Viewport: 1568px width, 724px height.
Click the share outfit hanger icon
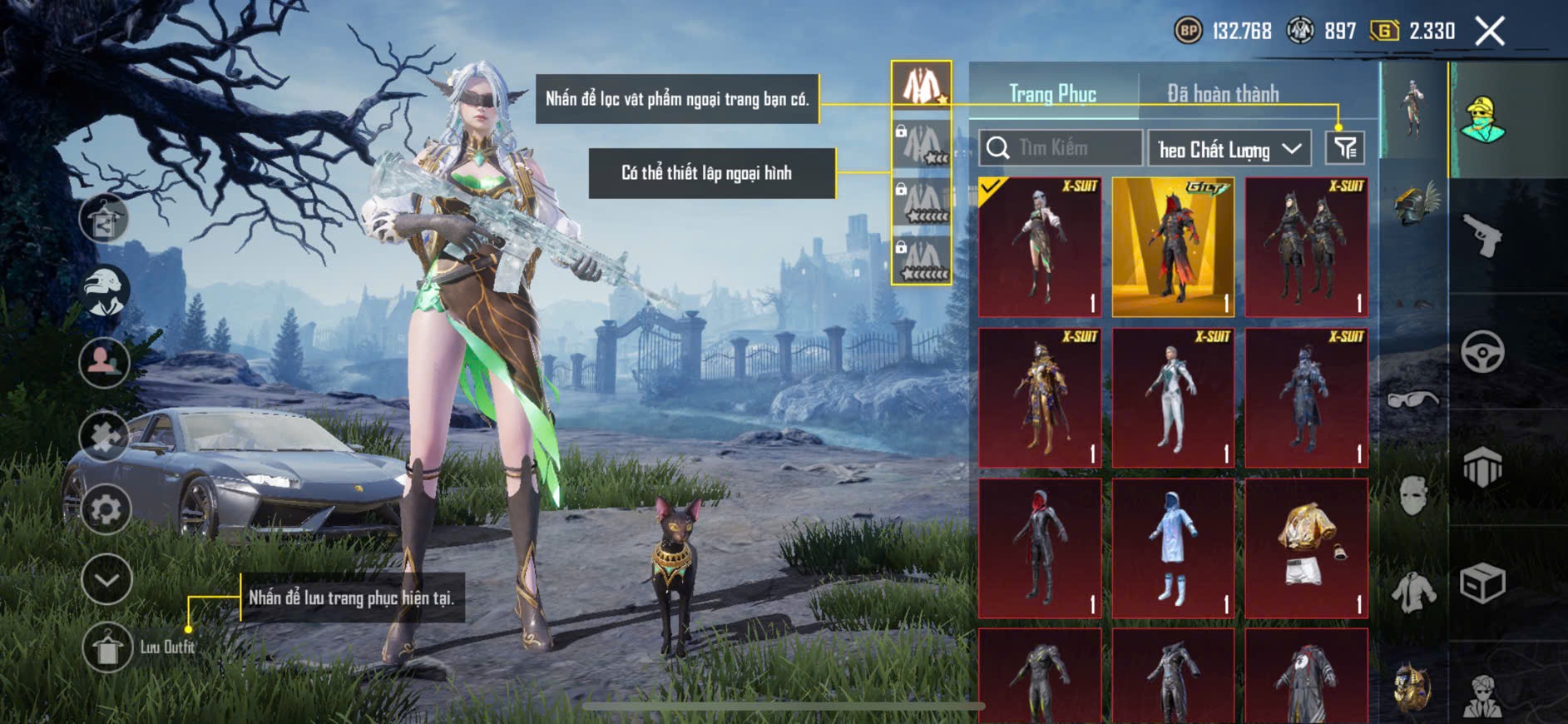pyautogui.click(x=104, y=220)
